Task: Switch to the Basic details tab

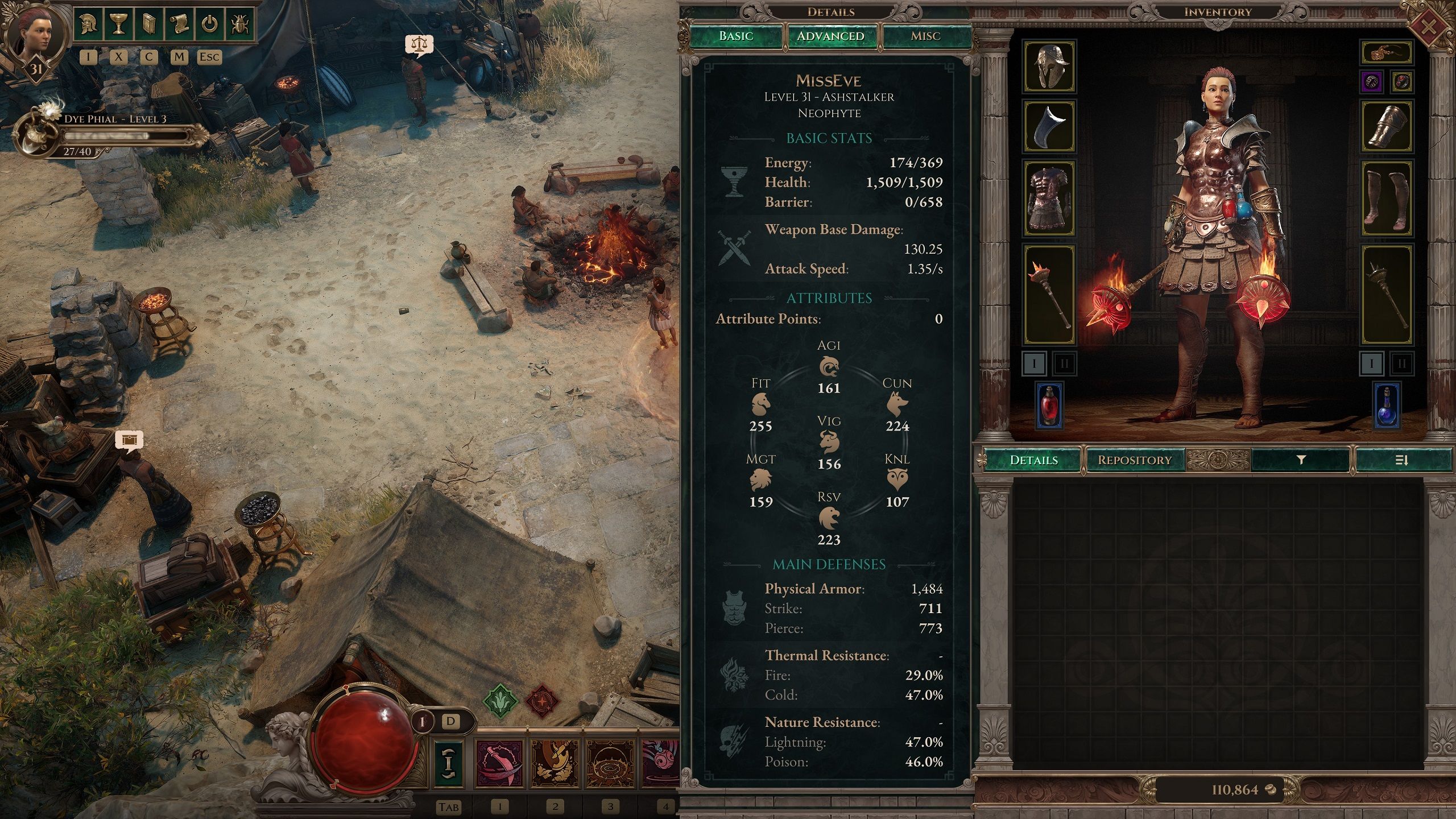Action: point(735,36)
